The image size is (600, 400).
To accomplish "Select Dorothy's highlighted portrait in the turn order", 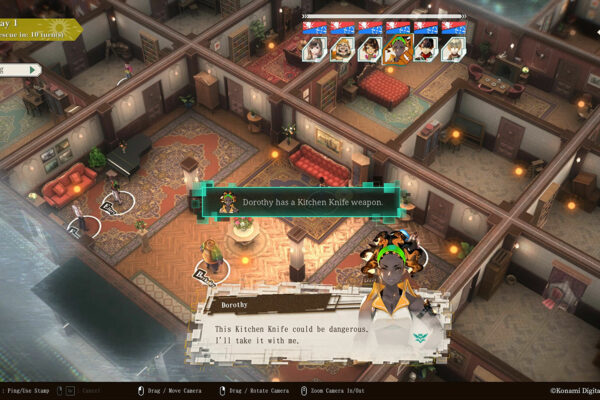I will point(396,47).
